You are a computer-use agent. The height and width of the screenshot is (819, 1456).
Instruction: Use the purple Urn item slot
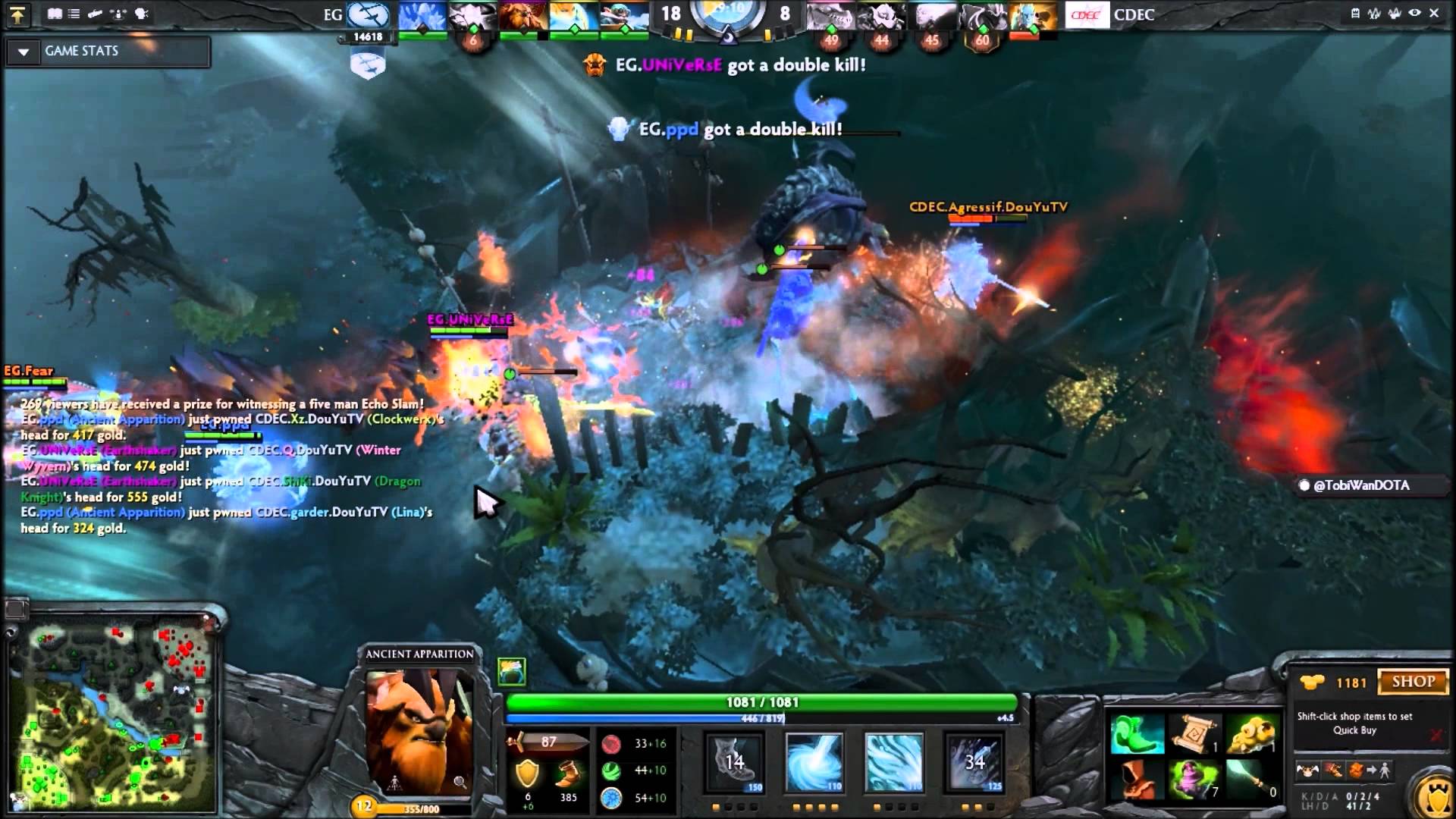pos(1194,780)
